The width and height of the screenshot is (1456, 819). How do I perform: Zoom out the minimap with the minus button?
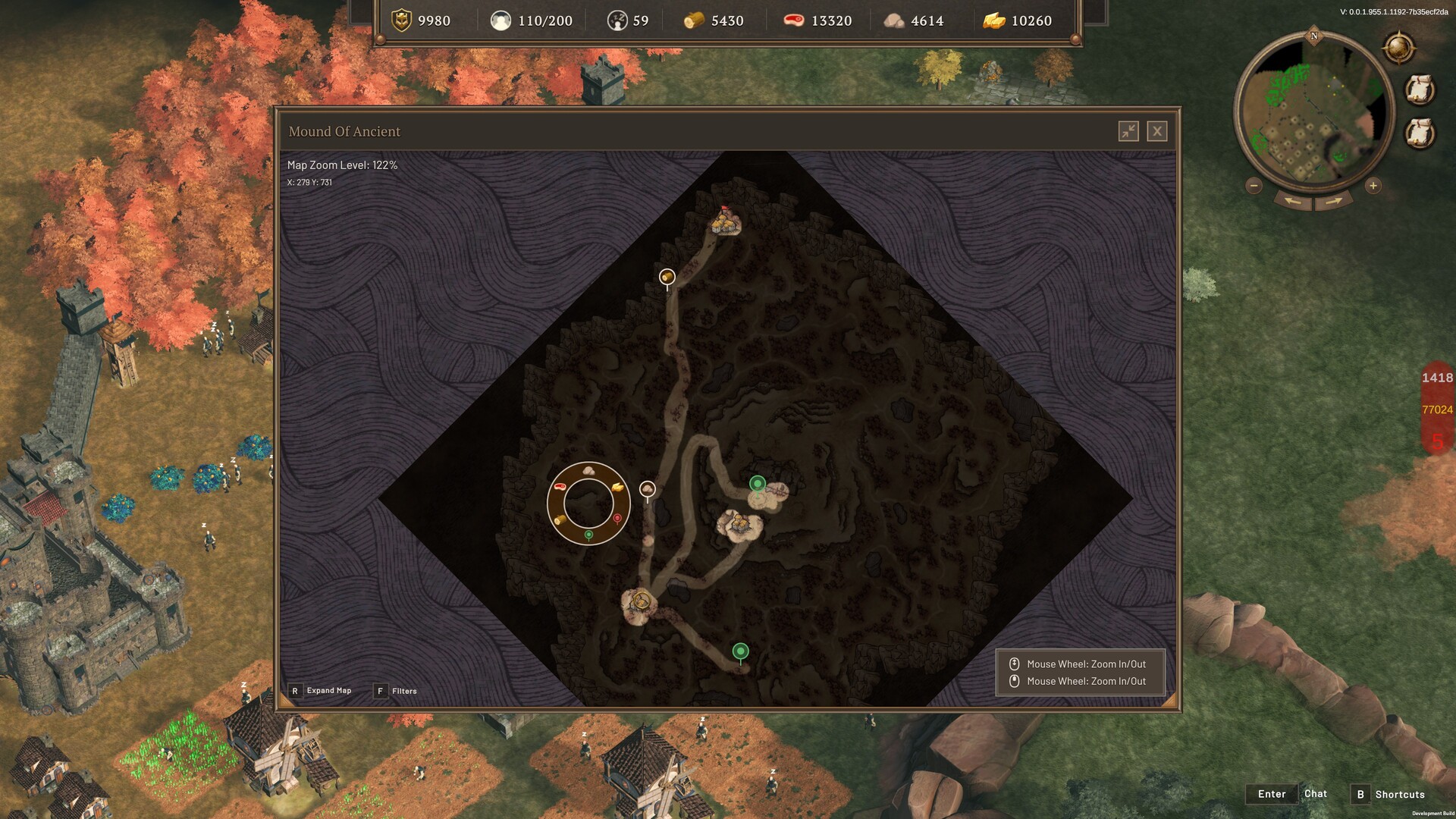tap(1254, 186)
